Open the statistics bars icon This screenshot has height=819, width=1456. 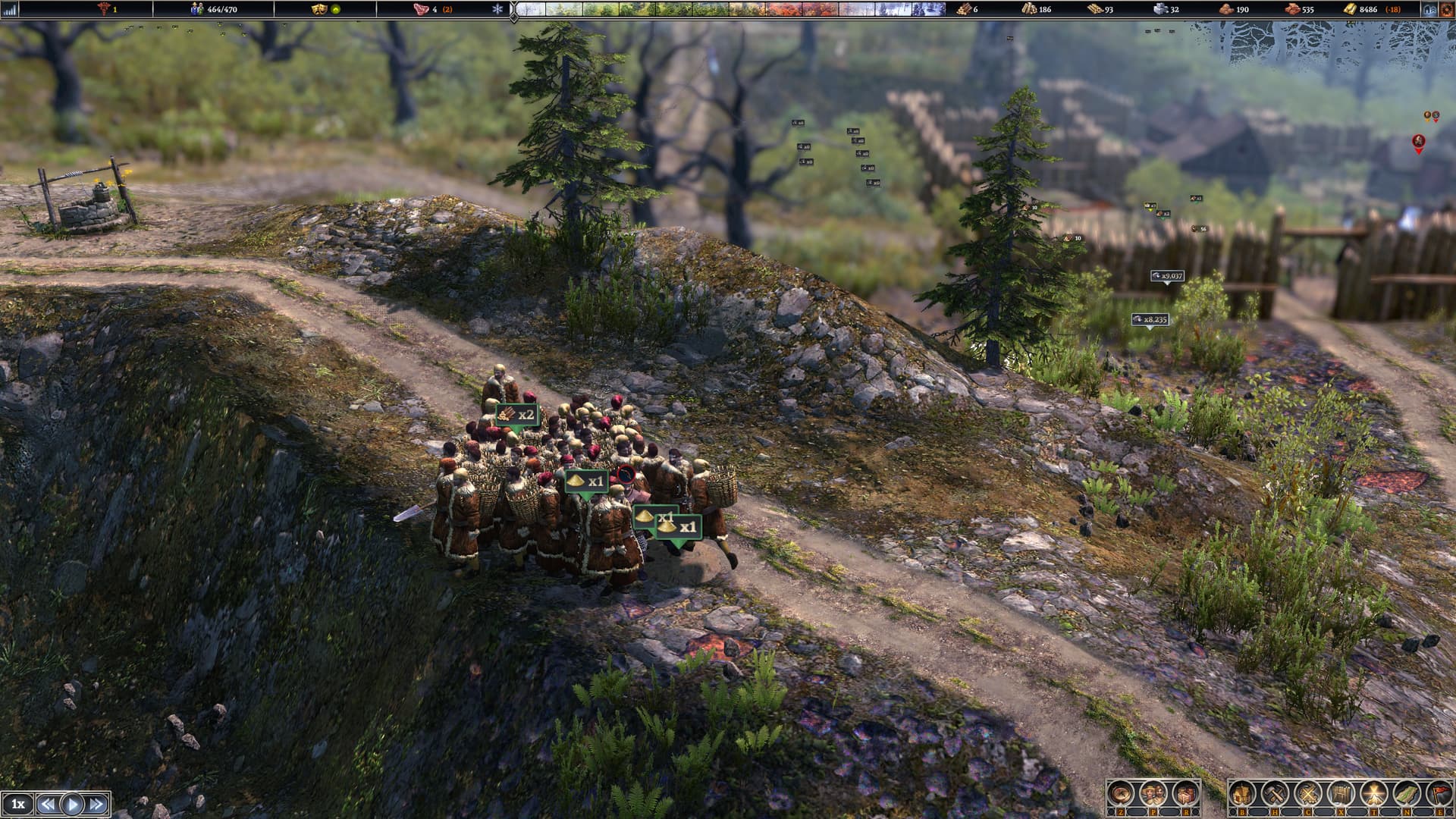point(10,9)
